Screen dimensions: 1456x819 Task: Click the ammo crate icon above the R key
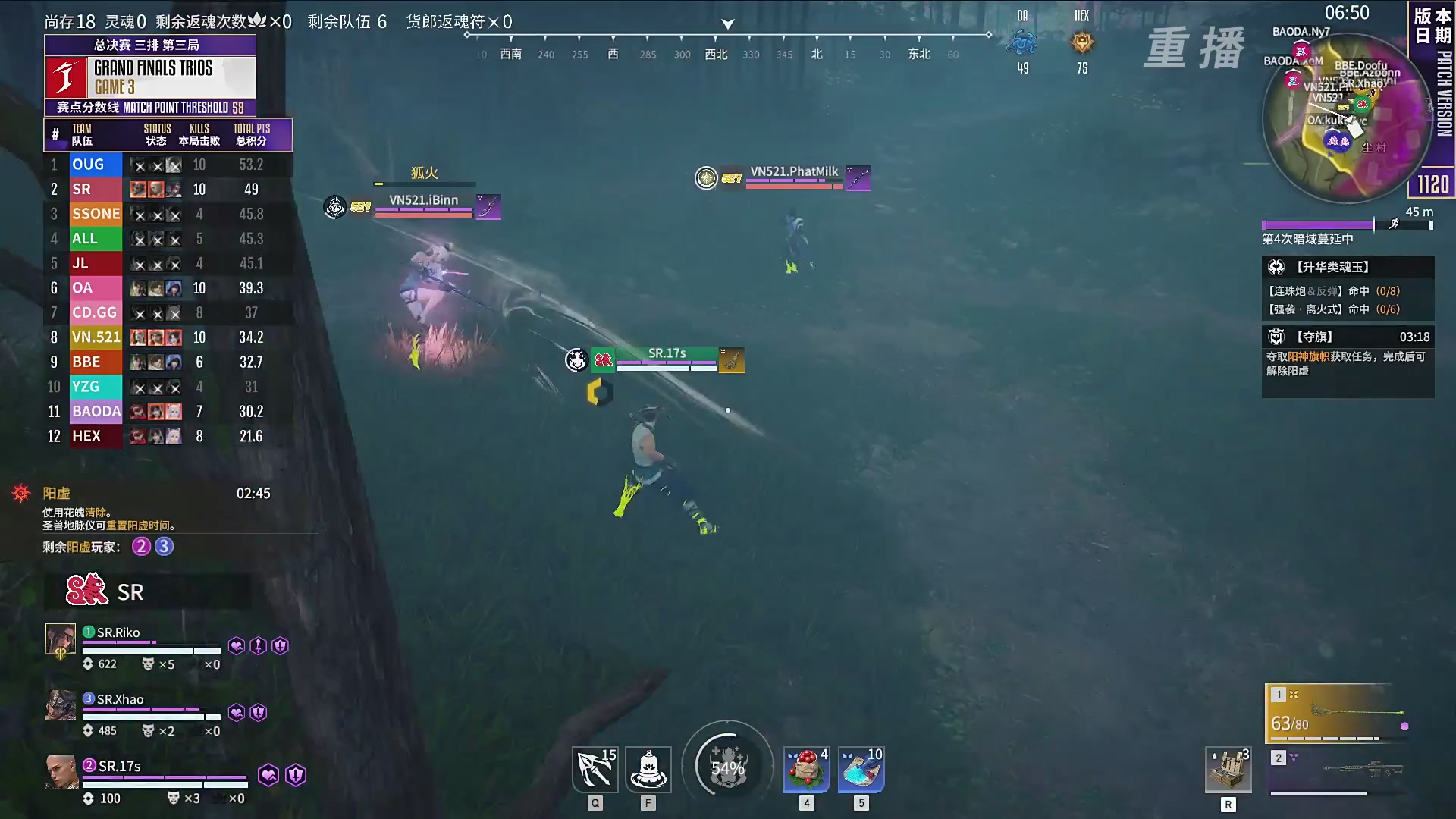pos(1228,769)
